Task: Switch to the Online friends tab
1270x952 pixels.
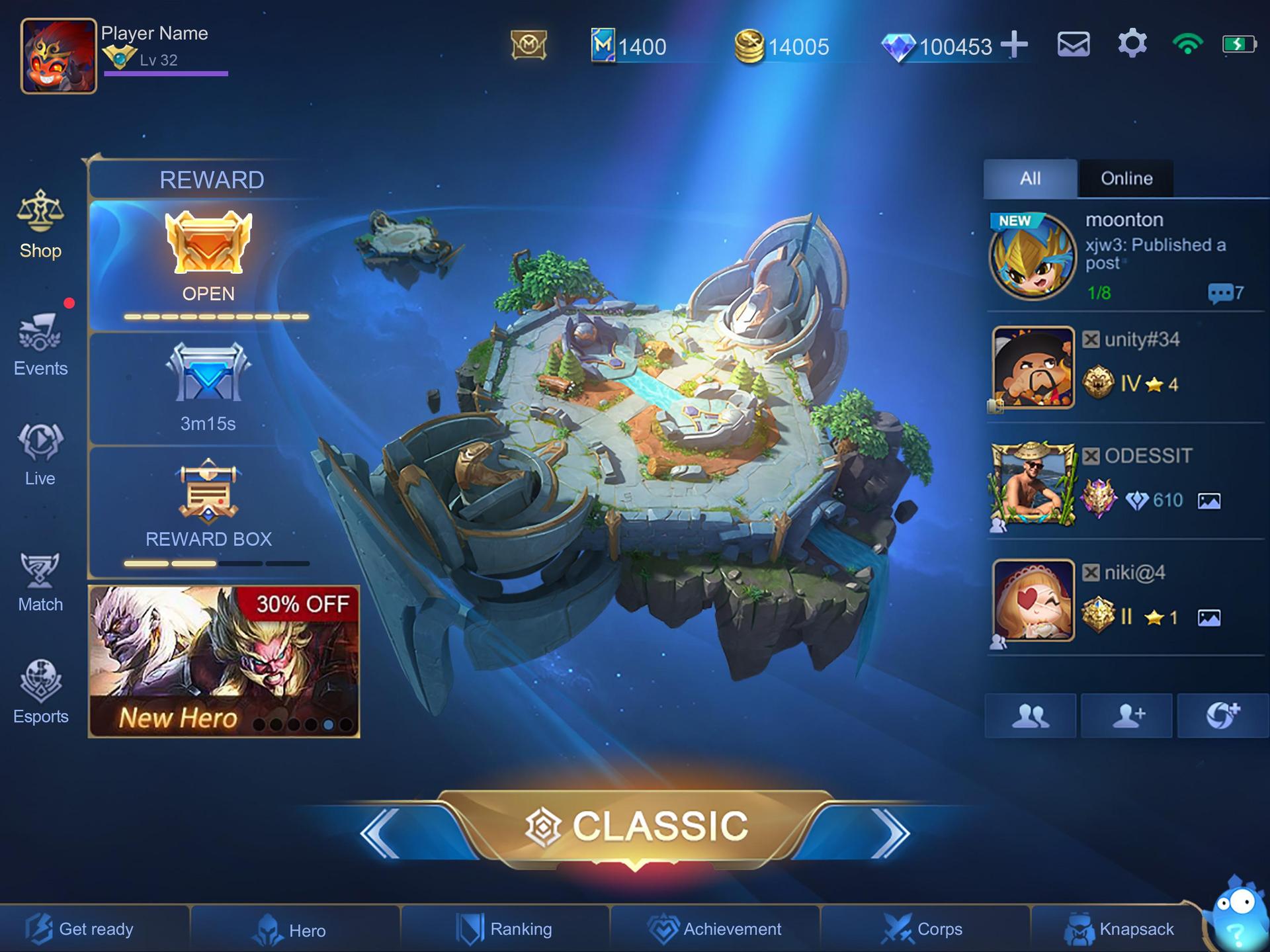Action: click(x=1126, y=179)
